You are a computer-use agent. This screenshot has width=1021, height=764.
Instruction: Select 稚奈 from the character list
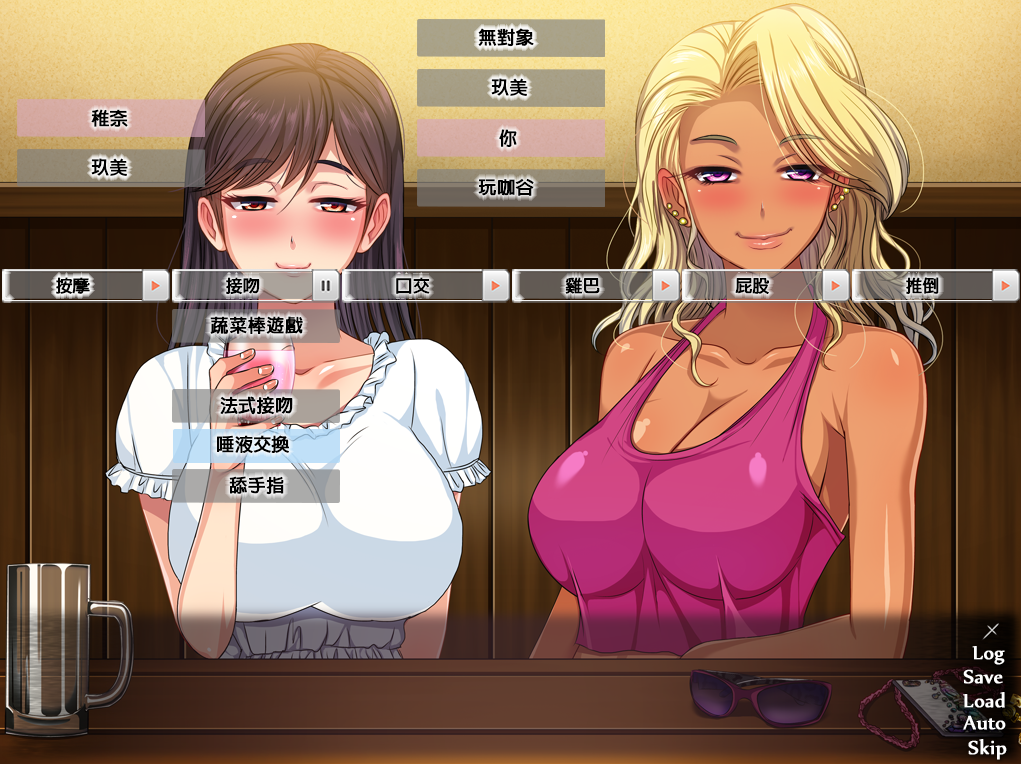110,119
